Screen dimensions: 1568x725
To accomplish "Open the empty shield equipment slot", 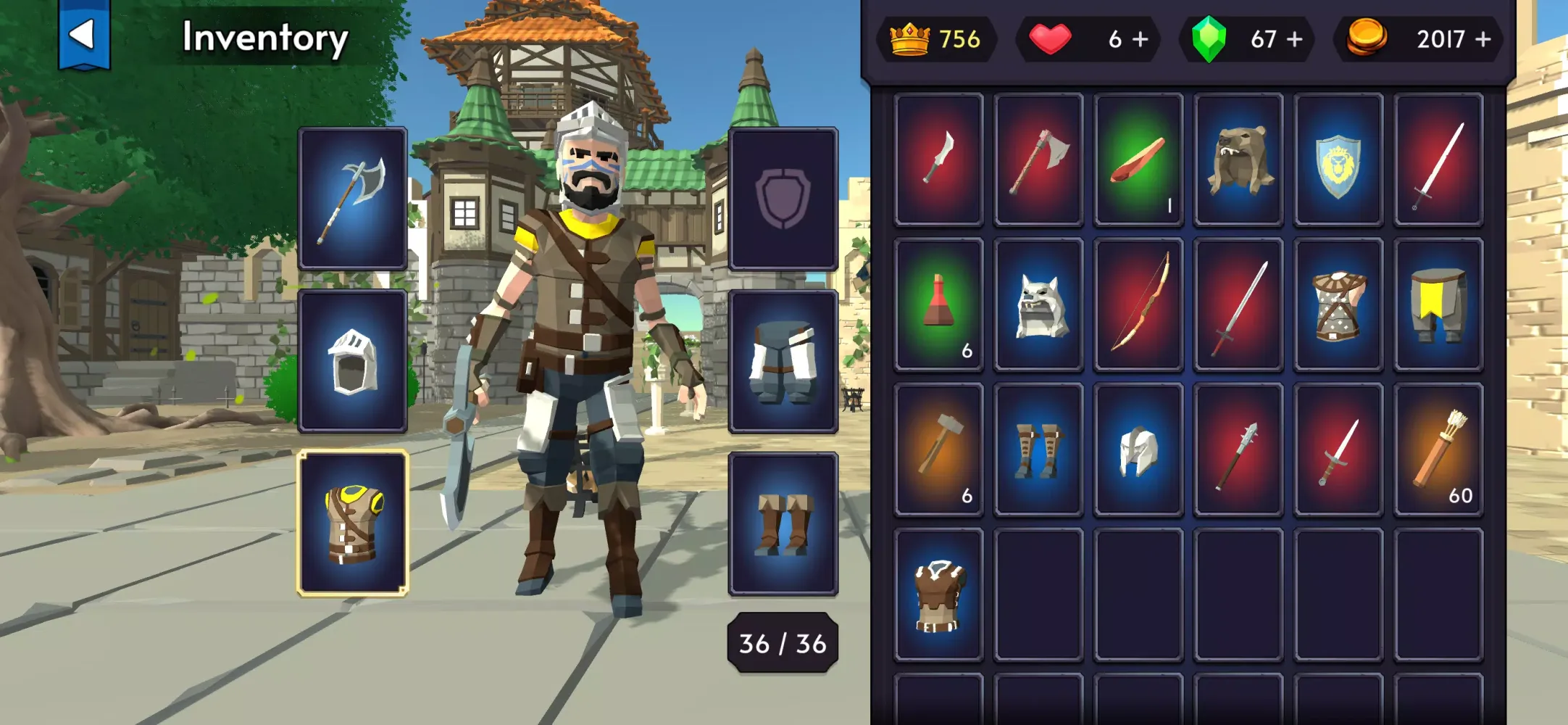I will pos(783,199).
